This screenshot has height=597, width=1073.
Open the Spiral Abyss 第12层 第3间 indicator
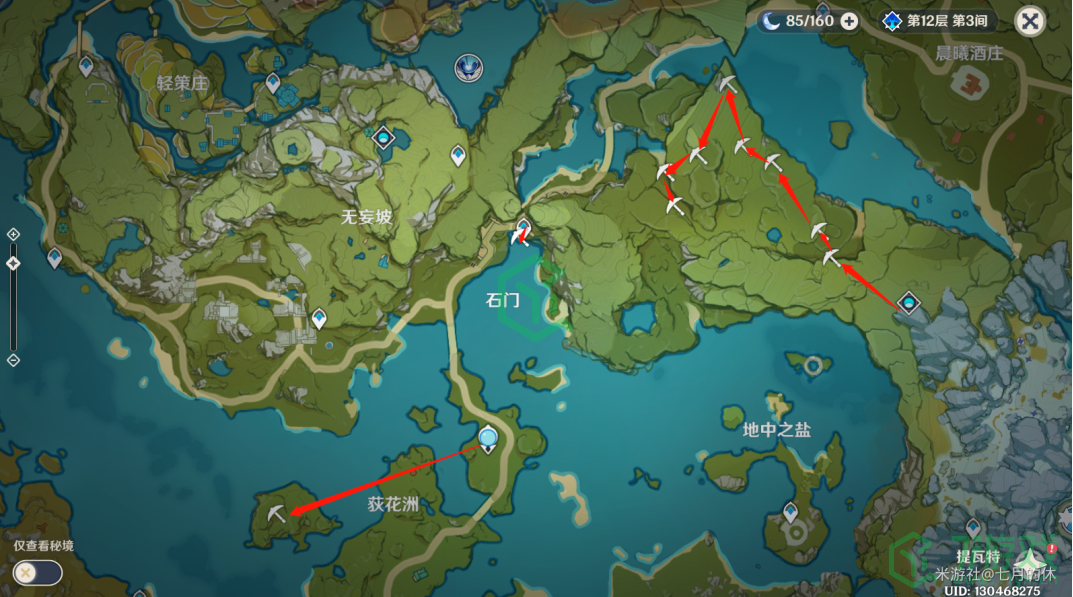pyautogui.click(x=925, y=21)
